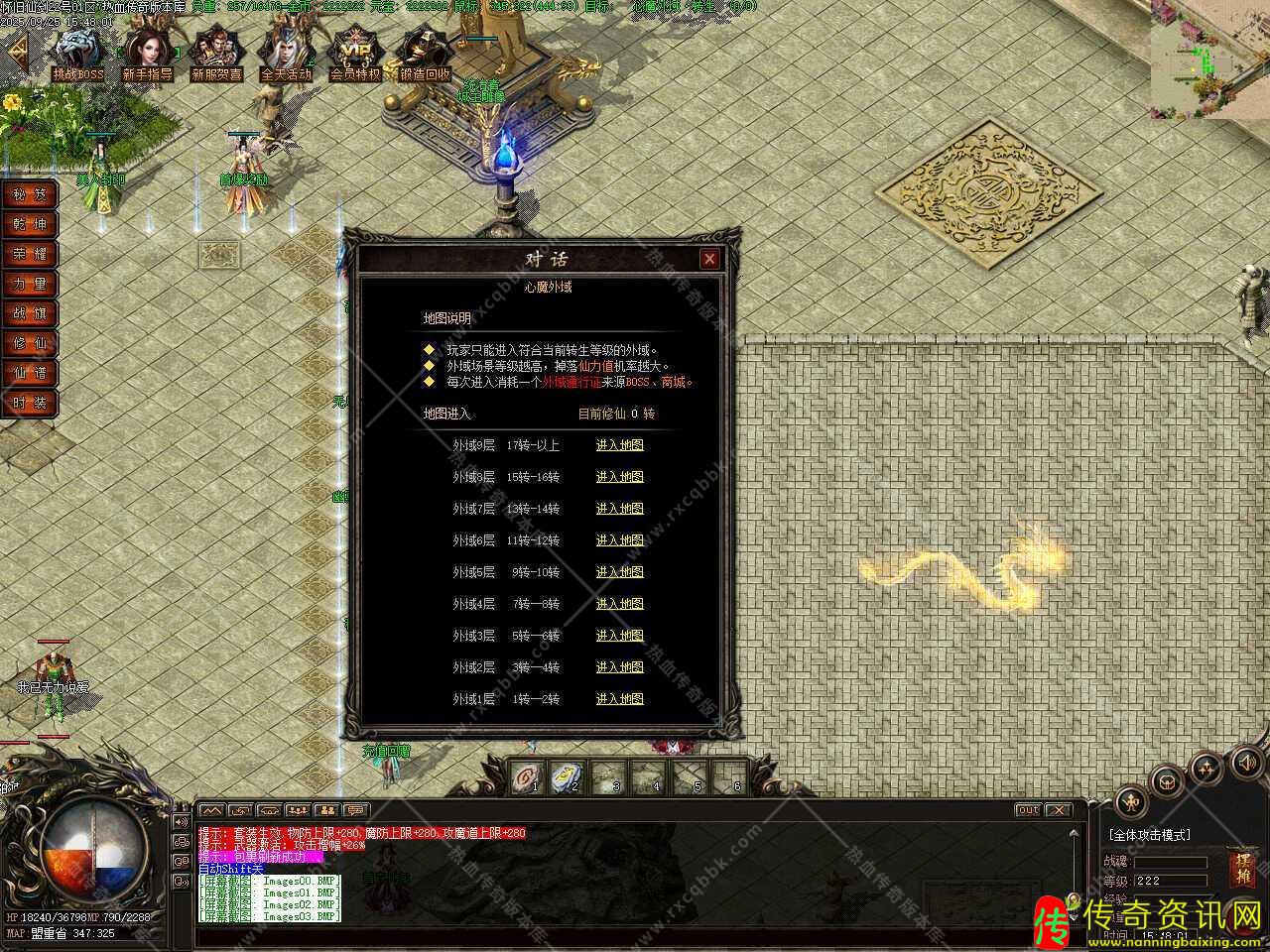Open the 新手指导 guide icon
Screen dimensions: 1270x952
[x=147, y=52]
